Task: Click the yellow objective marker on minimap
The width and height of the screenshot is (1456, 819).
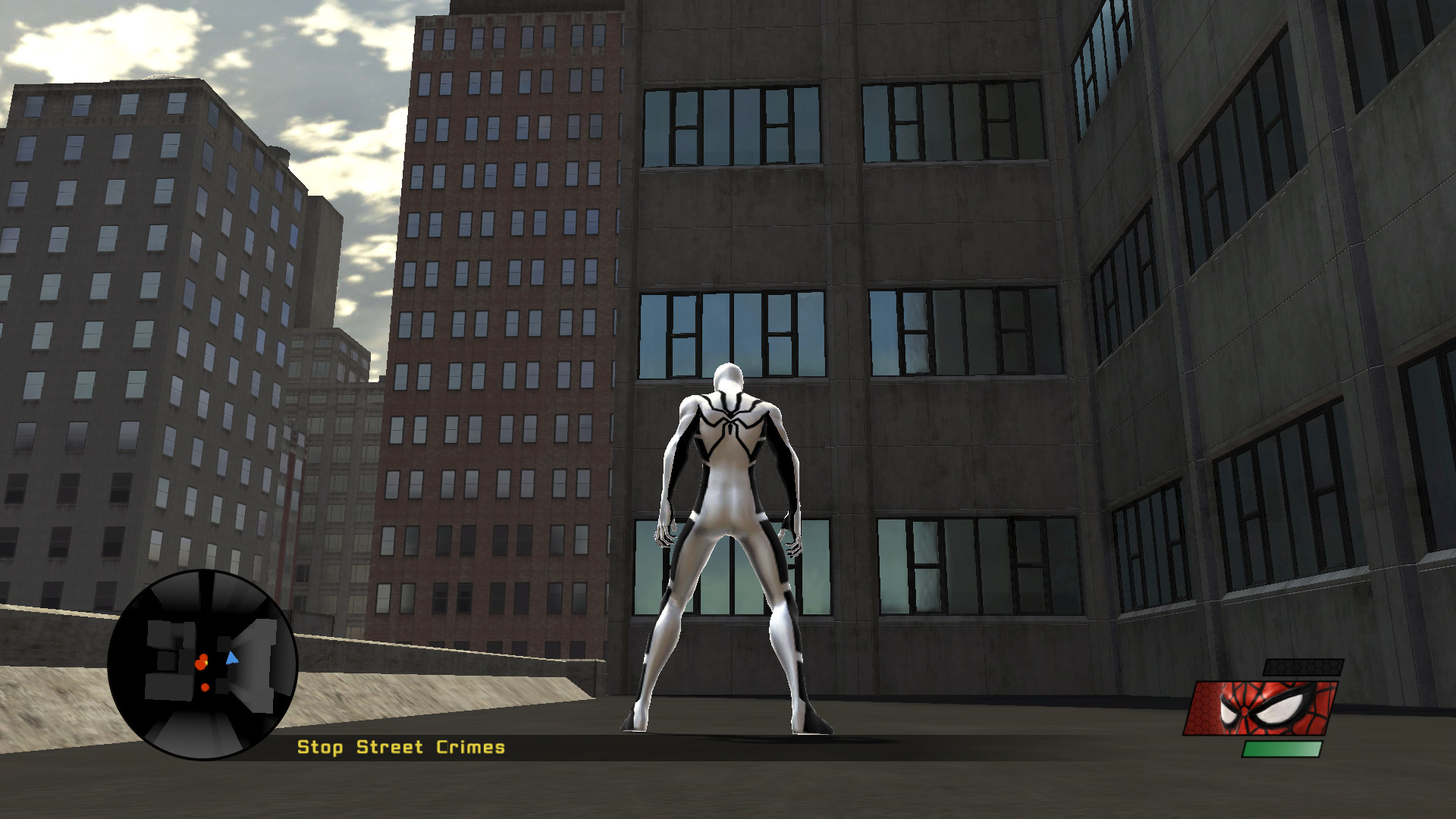Action: coord(207,661)
